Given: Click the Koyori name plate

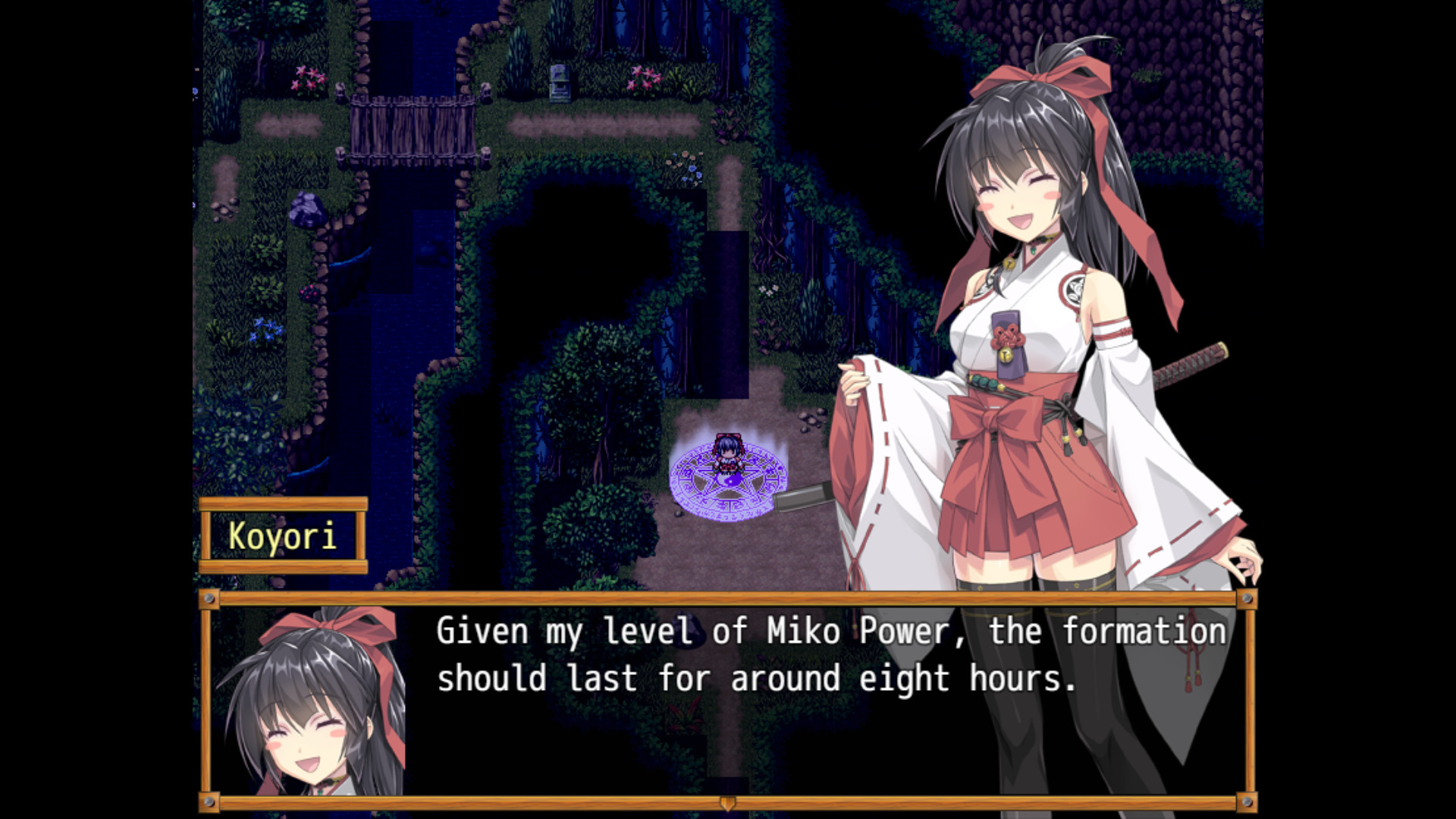Looking at the screenshot, I should coord(284,537).
